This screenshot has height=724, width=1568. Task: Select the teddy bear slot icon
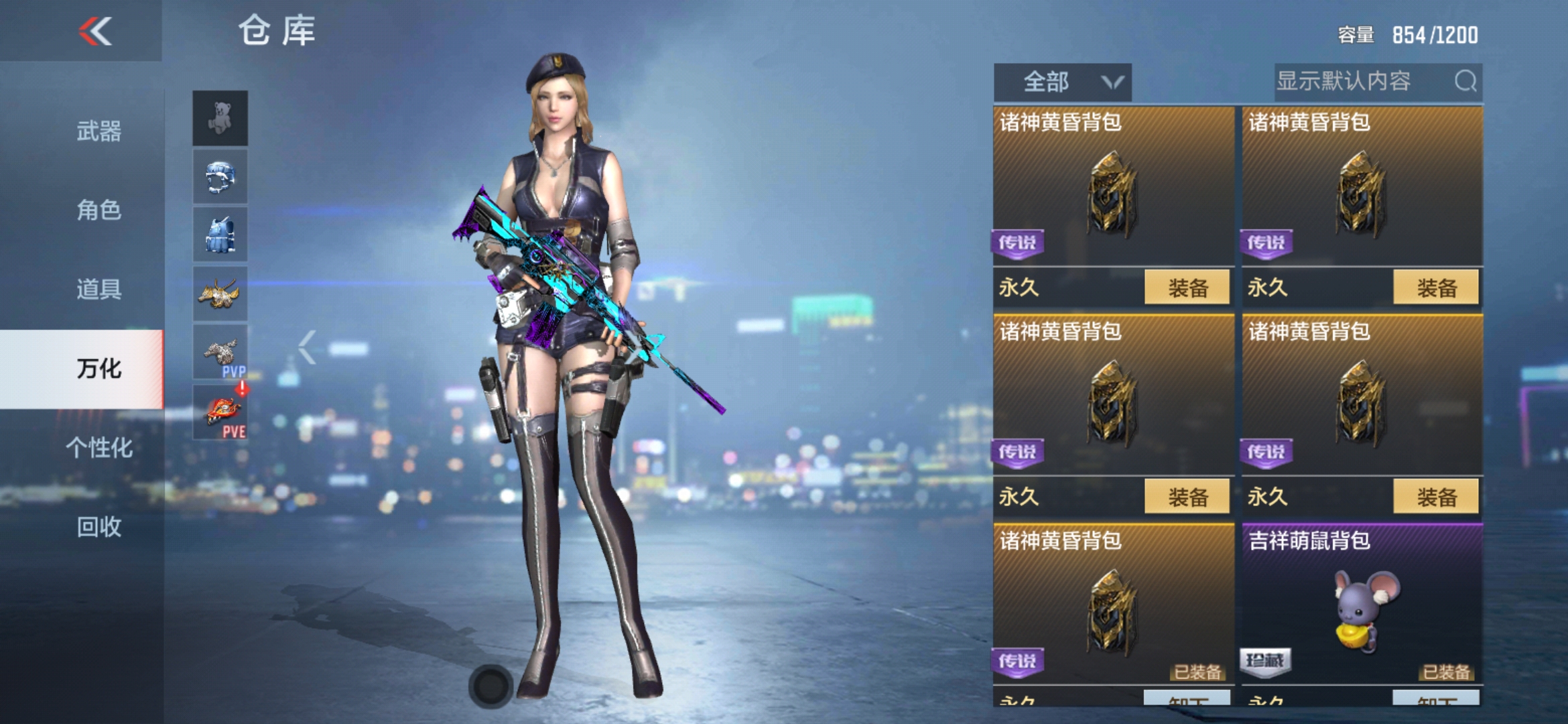[x=220, y=118]
